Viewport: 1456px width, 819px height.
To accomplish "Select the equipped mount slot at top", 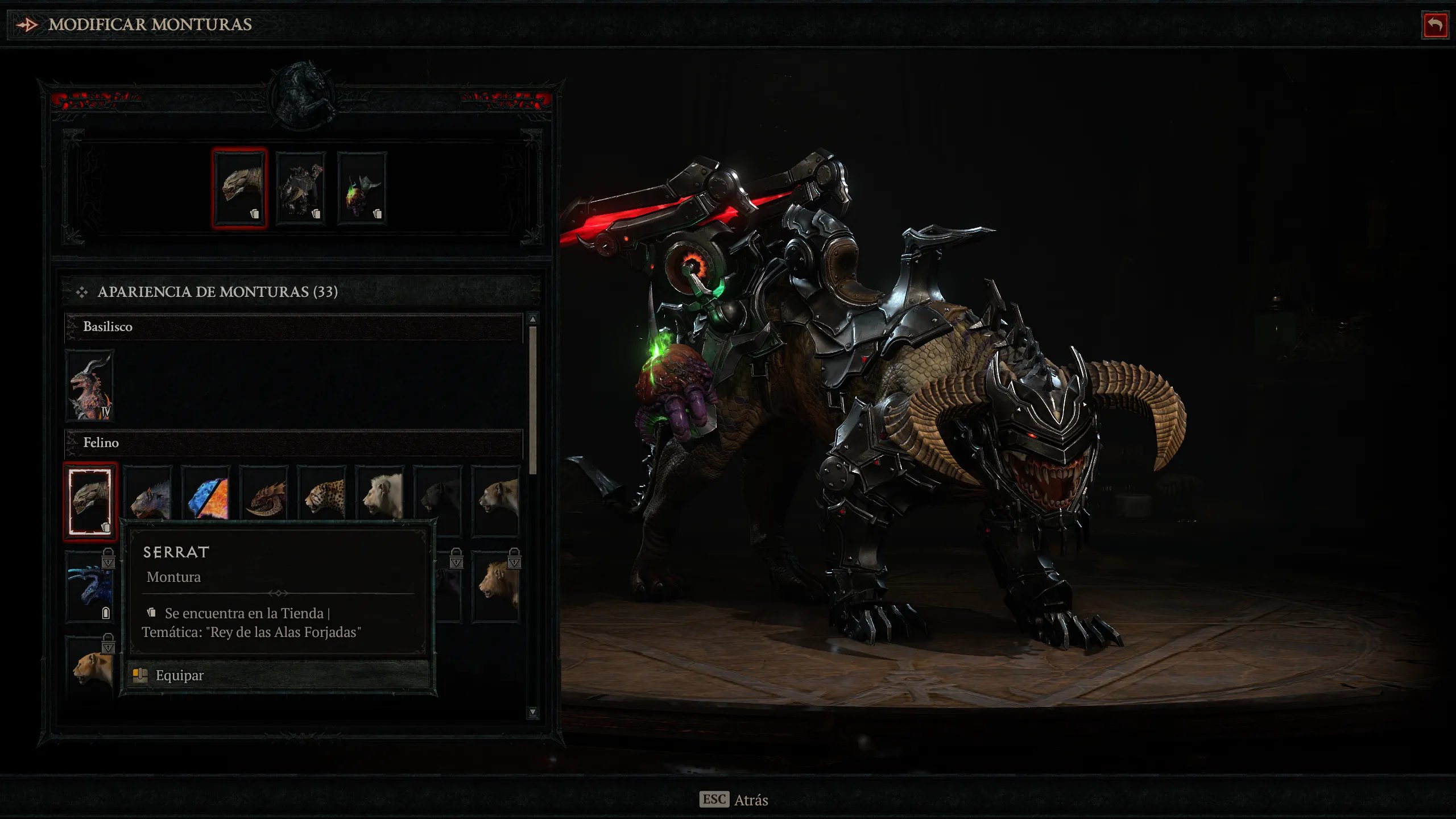I will pos(239,188).
